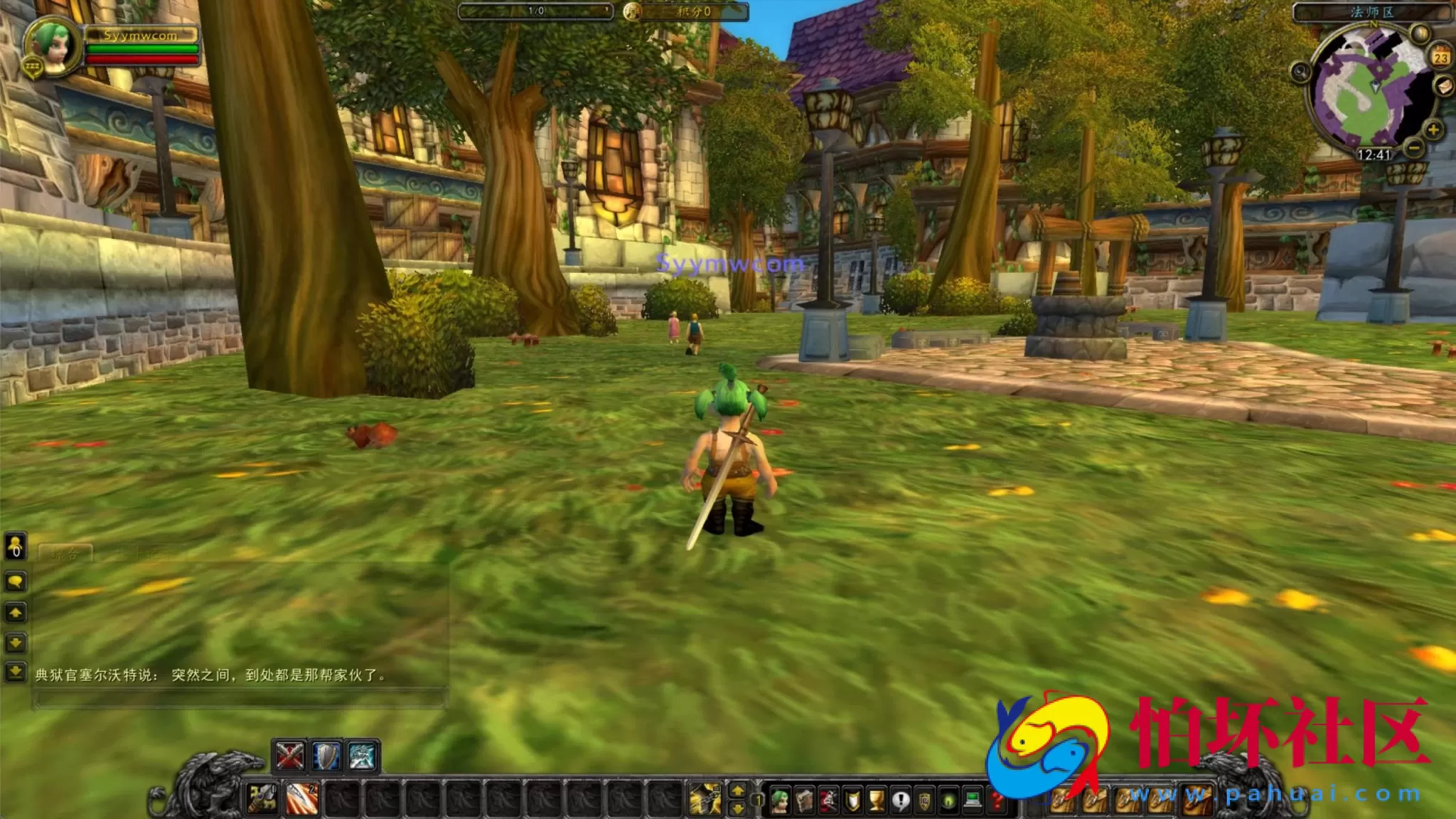
Task: Toggle the day/night indicator atop the minimap
Action: pyautogui.click(x=1418, y=33)
